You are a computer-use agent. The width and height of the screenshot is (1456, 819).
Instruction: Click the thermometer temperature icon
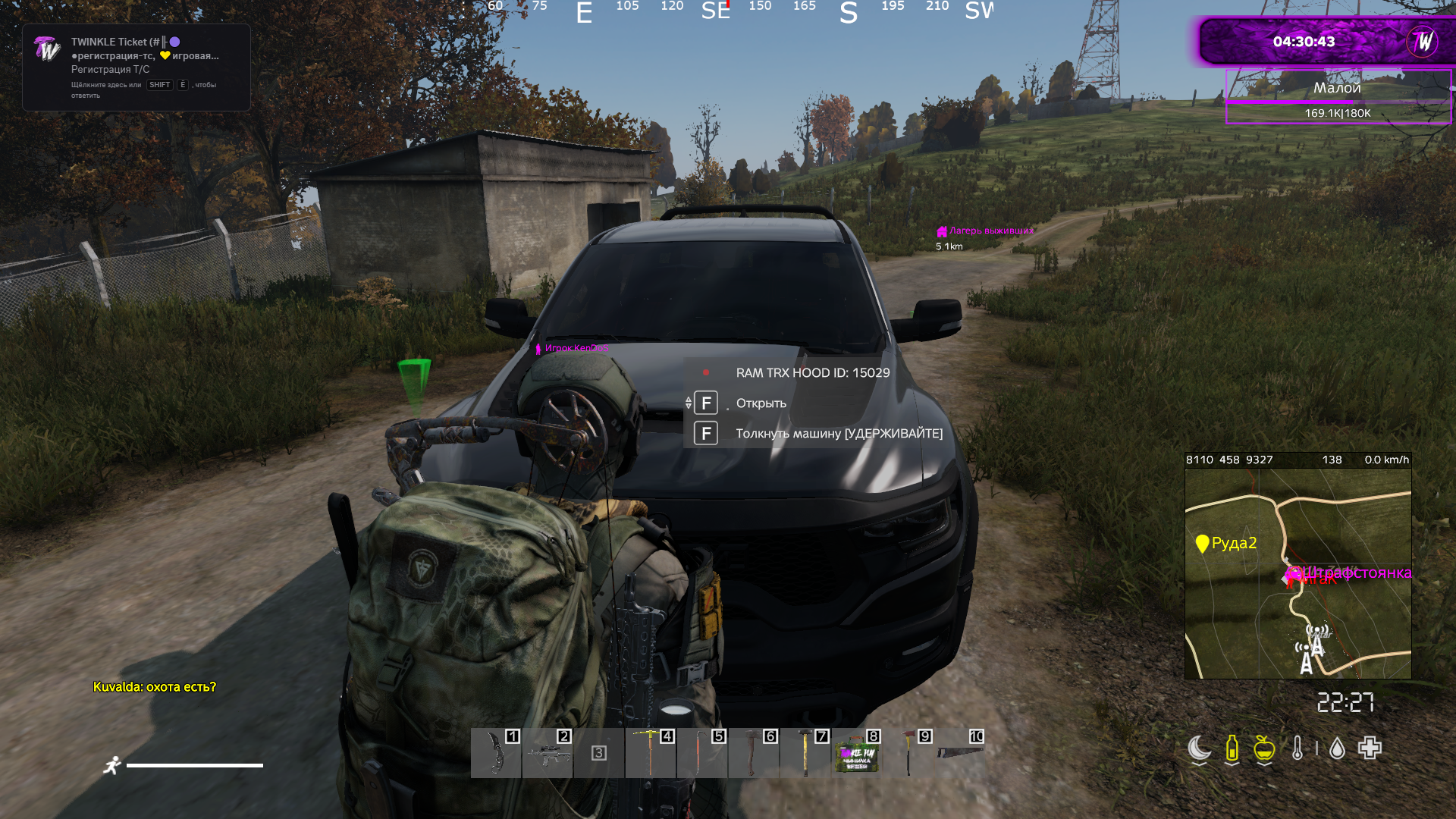(x=1298, y=748)
